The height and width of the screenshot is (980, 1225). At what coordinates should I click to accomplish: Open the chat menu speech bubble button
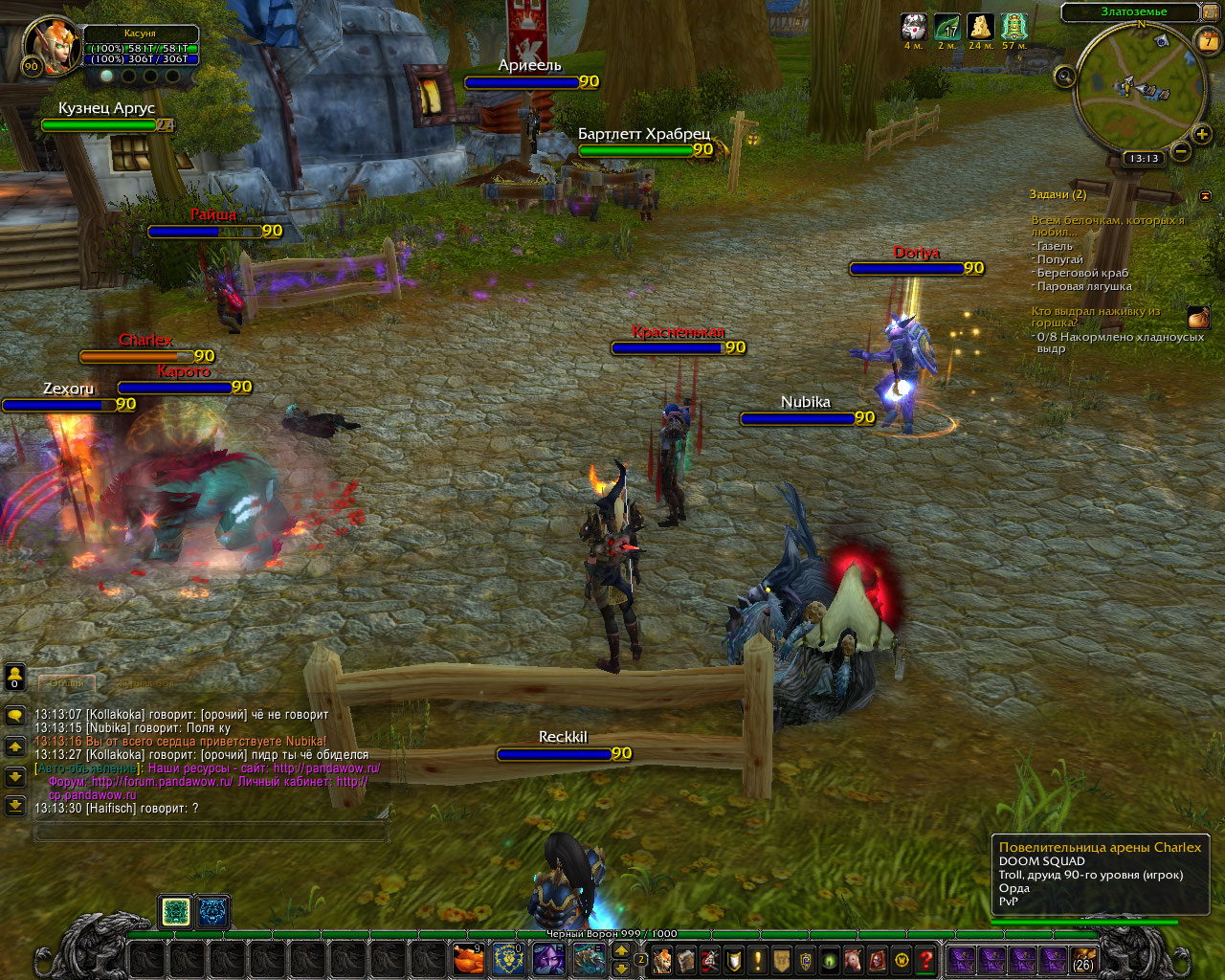[15, 716]
